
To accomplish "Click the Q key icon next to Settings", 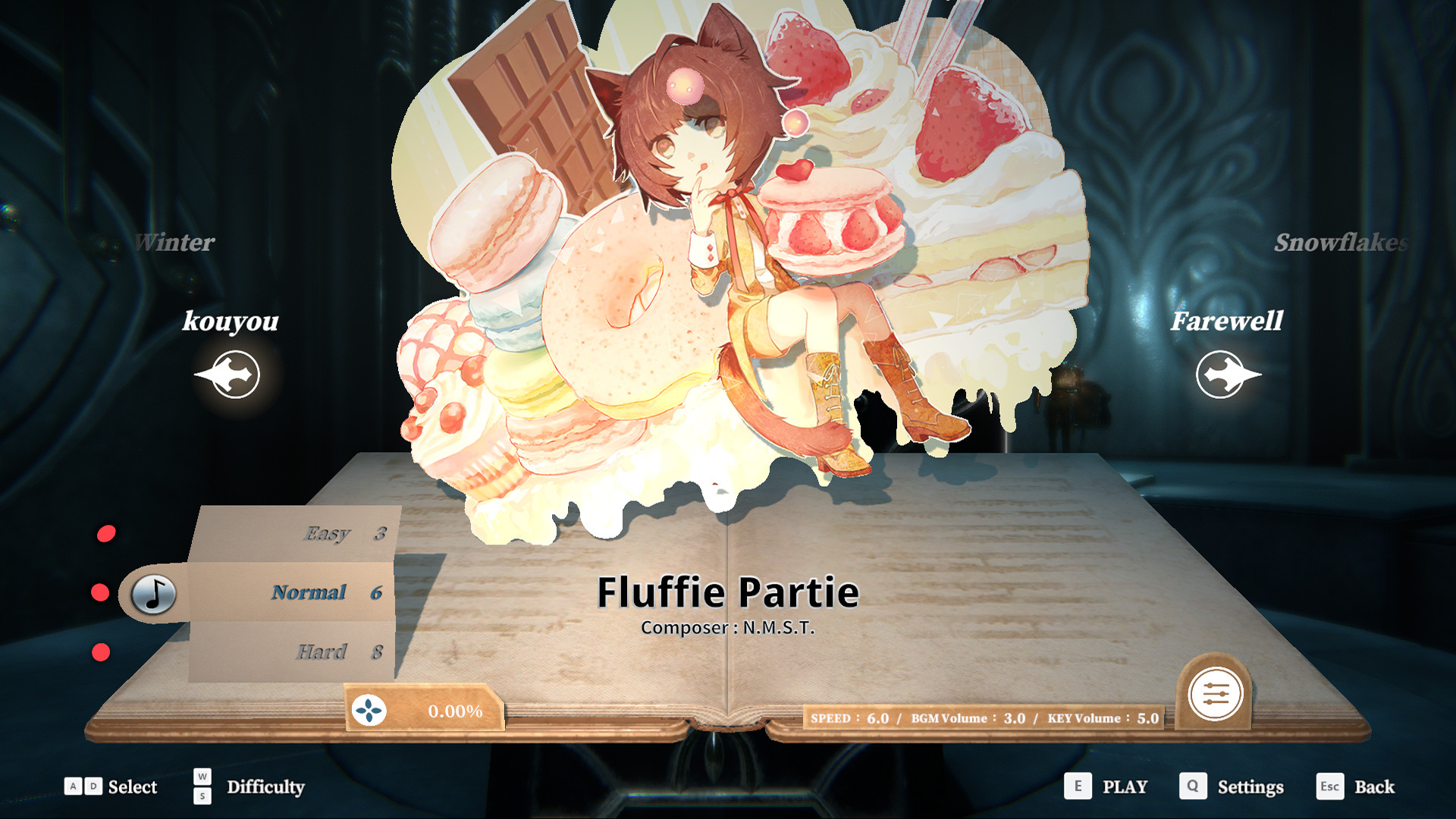I will tap(1193, 786).
